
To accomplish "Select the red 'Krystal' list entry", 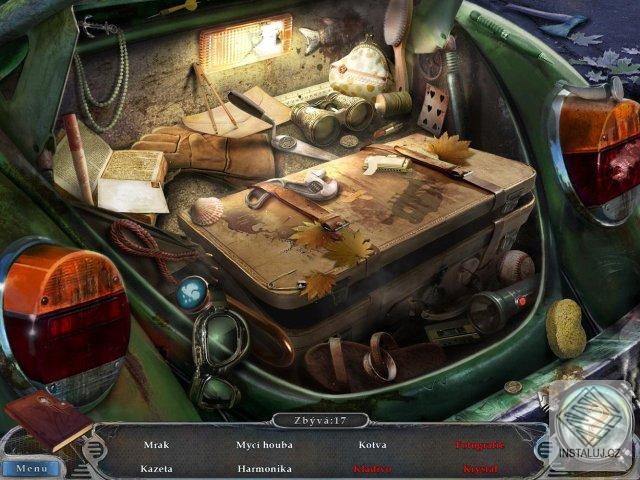I will [480, 467].
